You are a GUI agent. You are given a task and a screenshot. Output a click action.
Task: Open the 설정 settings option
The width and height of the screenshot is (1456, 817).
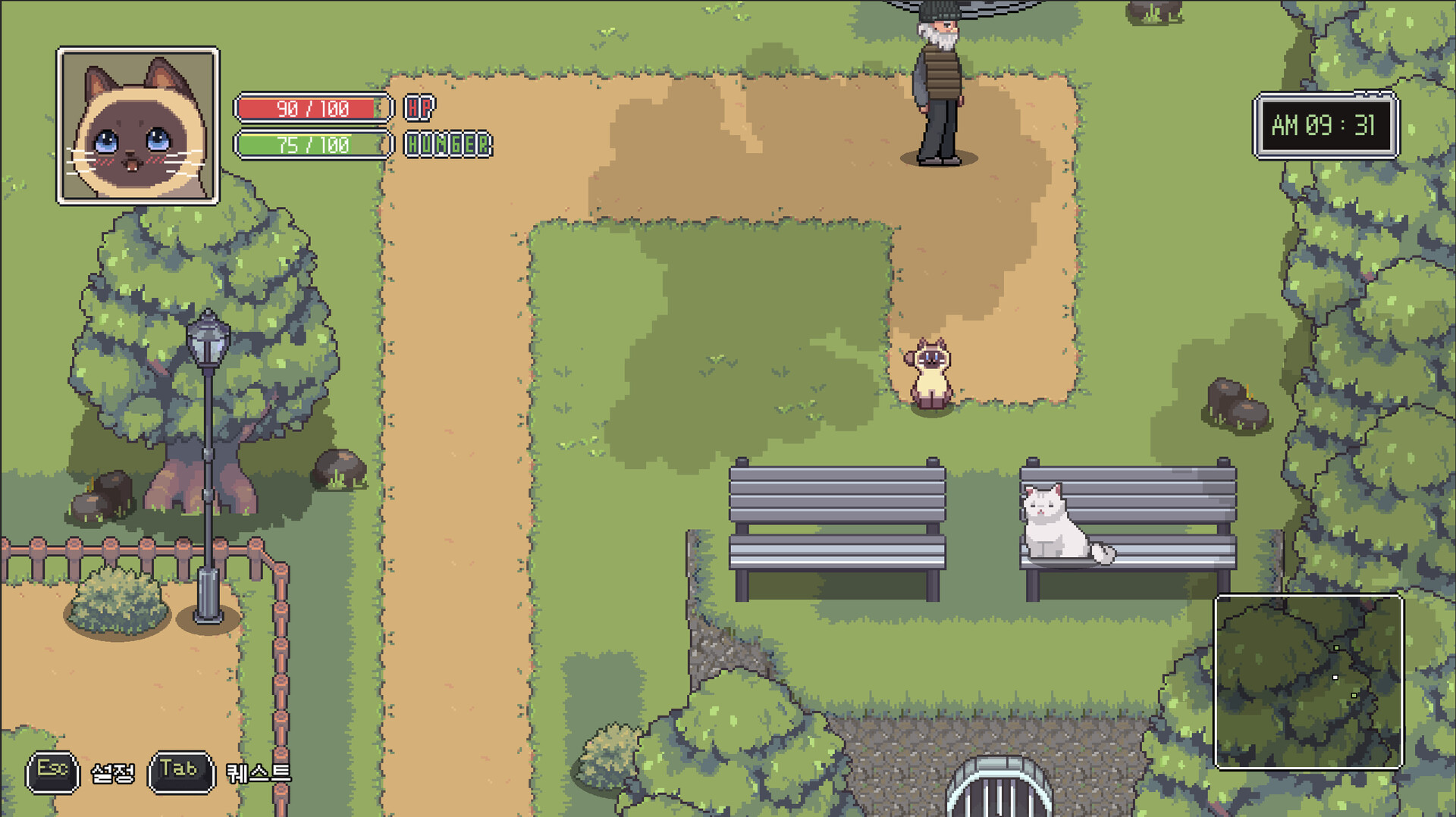[x=114, y=773]
